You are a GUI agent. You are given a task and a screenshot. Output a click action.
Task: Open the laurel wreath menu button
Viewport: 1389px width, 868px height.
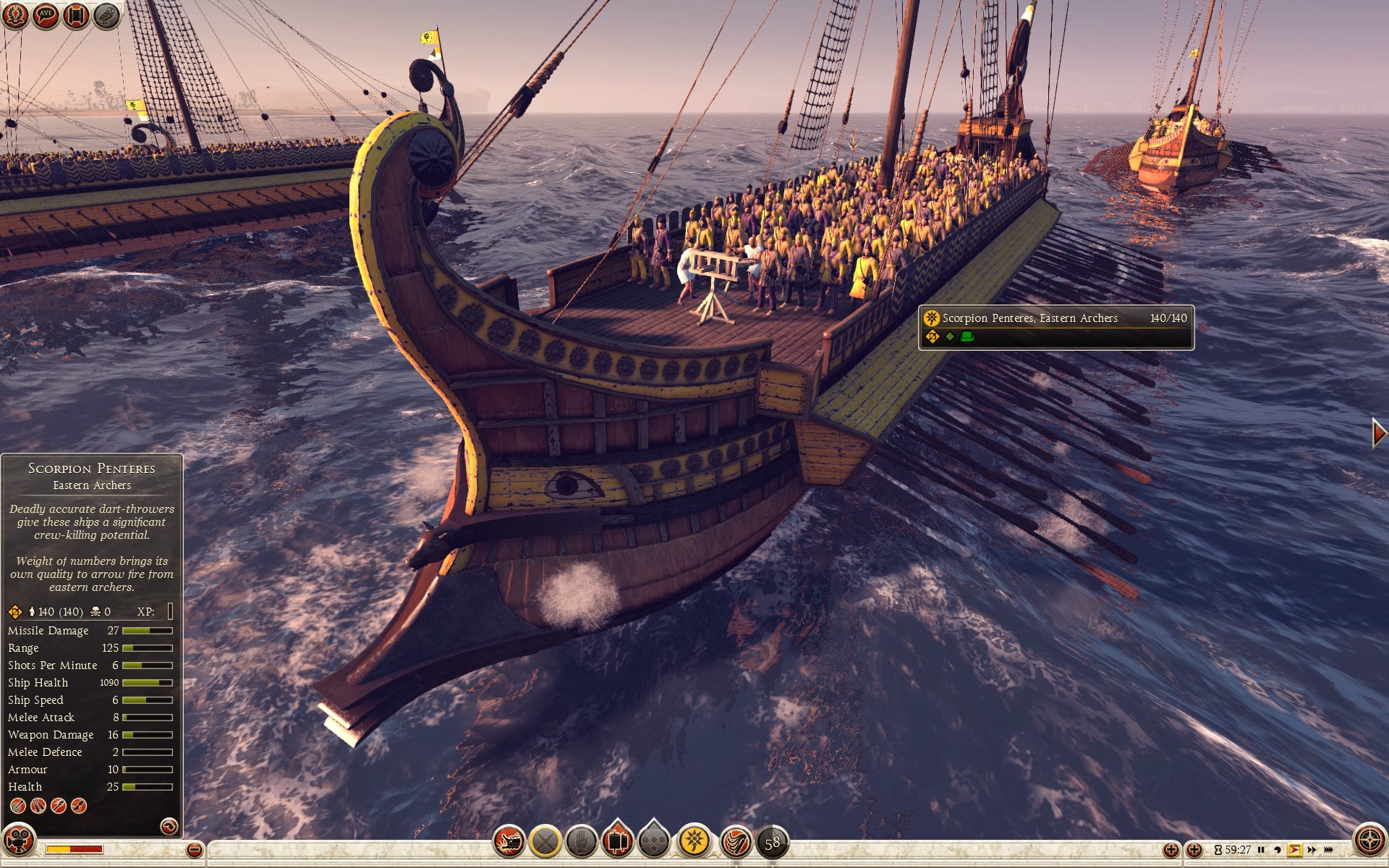coord(15,15)
